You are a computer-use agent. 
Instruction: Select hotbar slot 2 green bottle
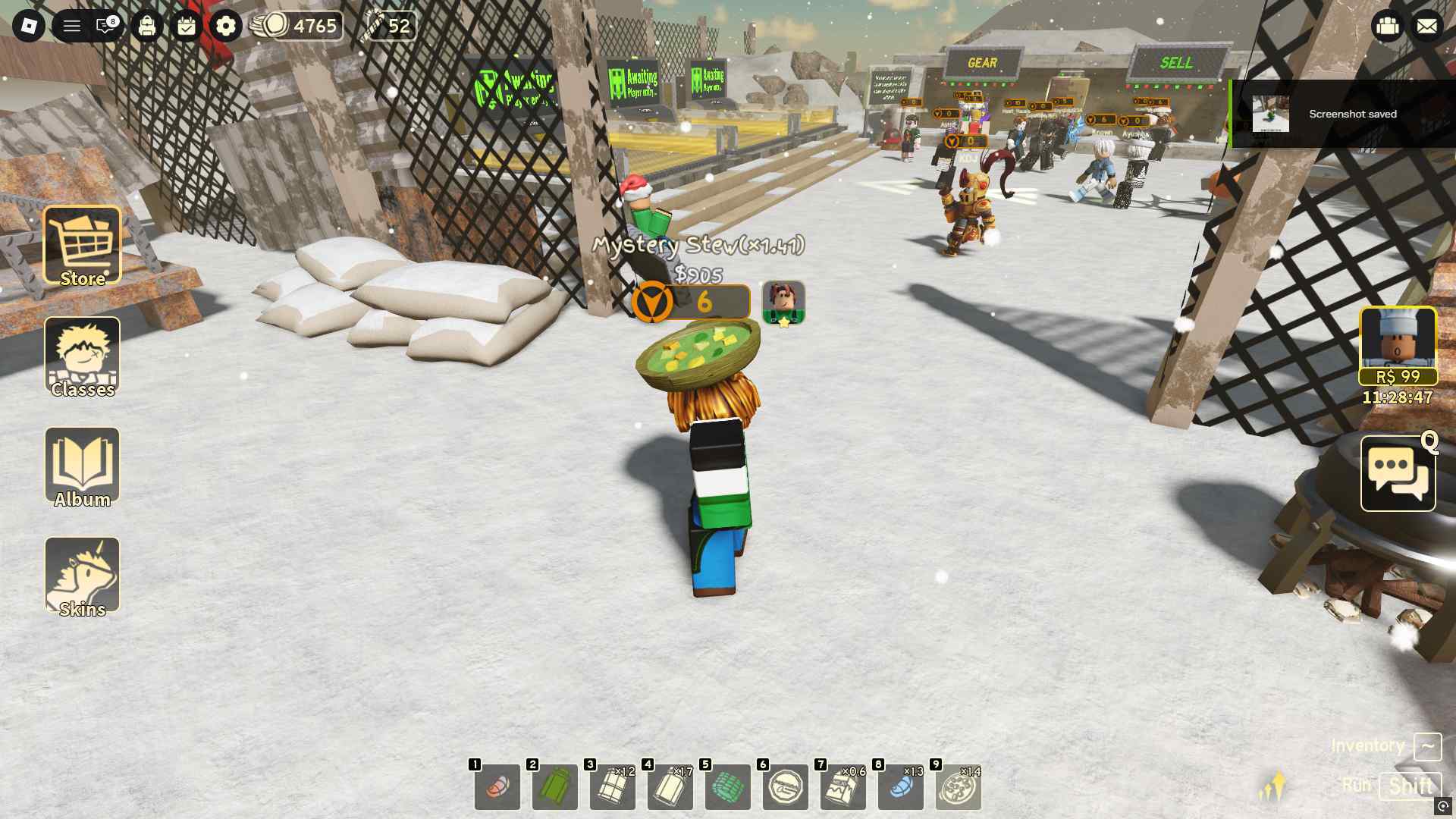coord(555,787)
